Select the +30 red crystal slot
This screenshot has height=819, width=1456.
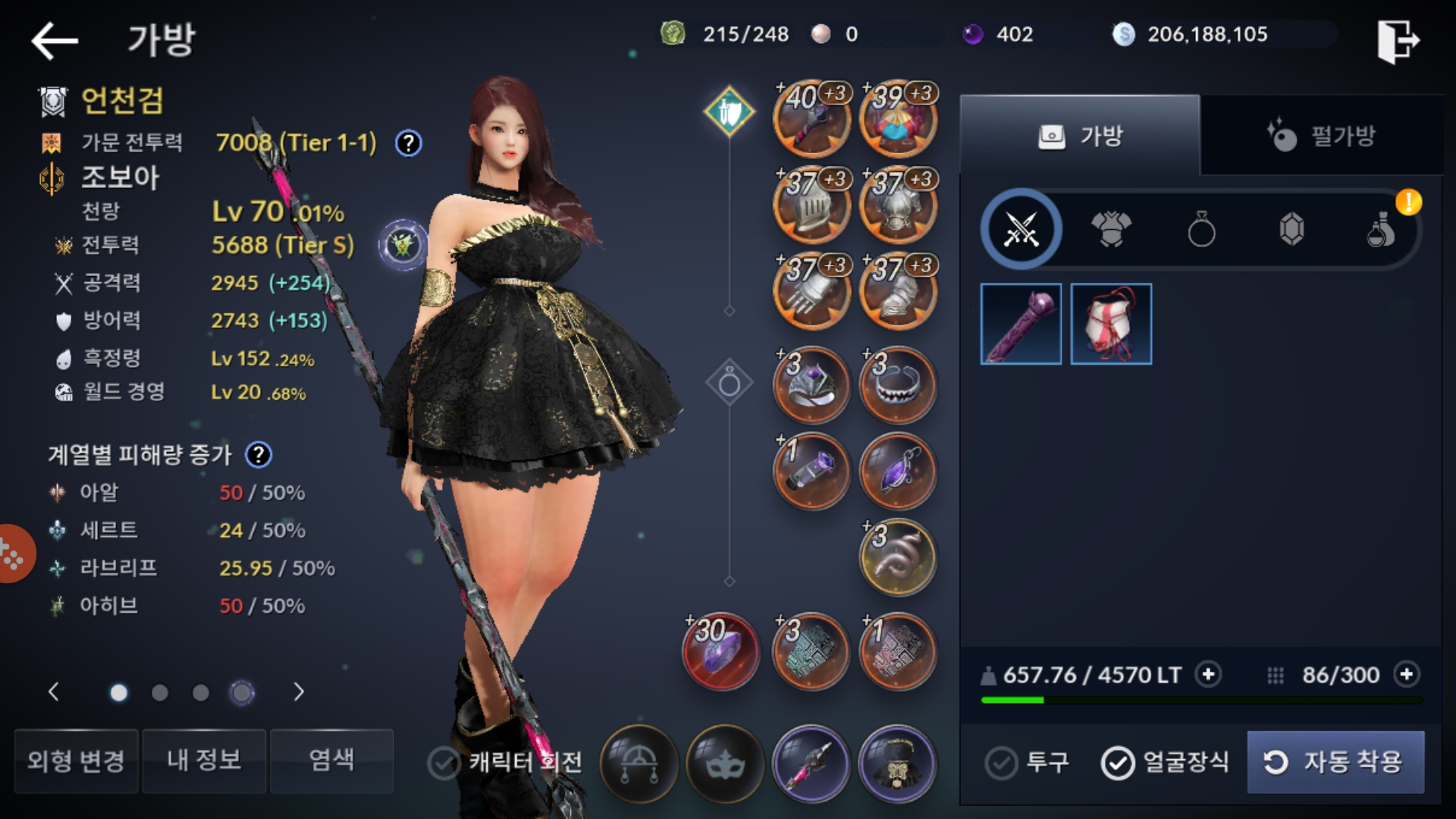720,651
